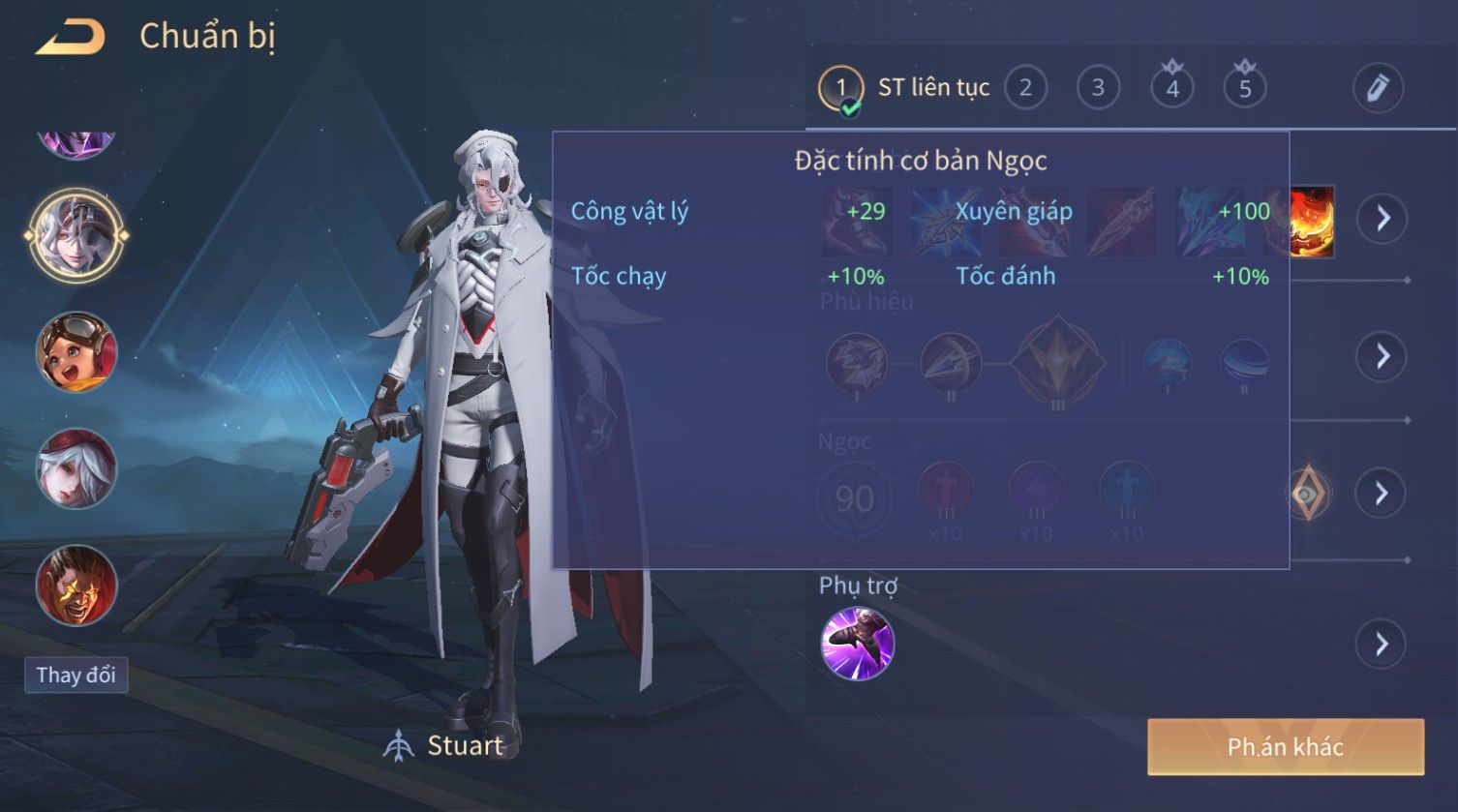
Task: Edit the preset with pencil icon
Action: pyautogui.click(x=1377, y=88)
